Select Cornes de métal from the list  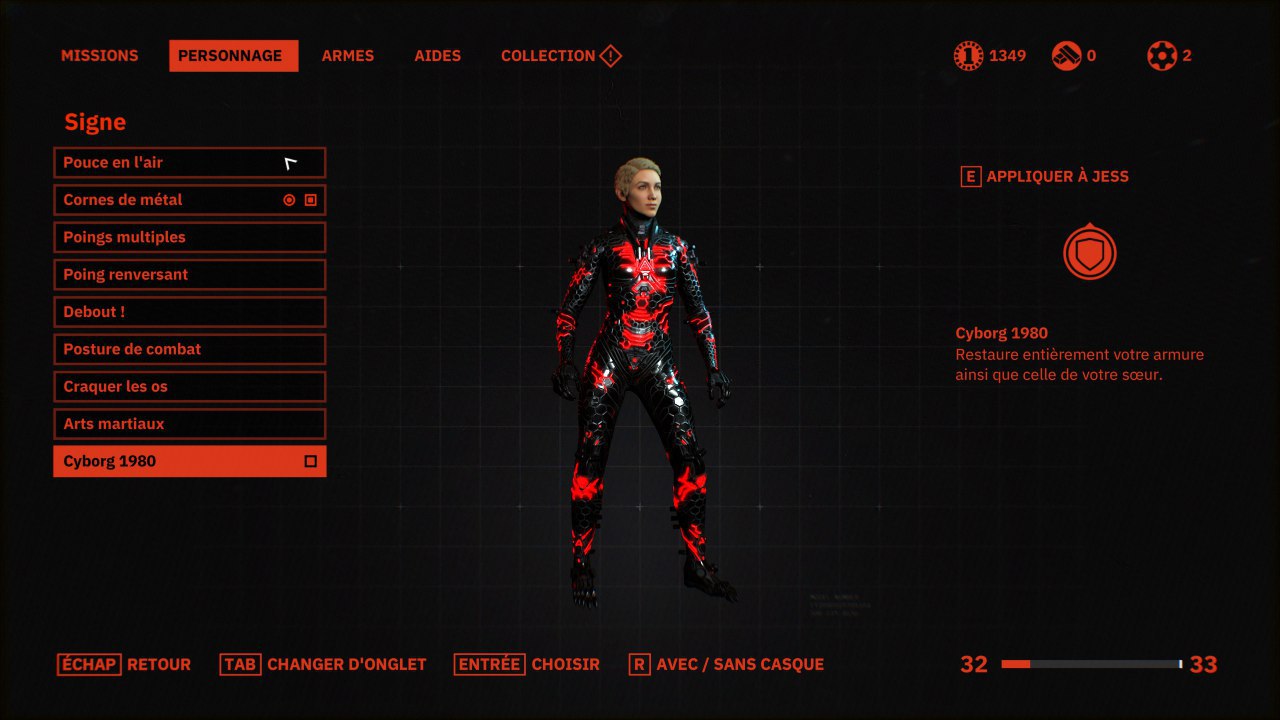(x=189, y=200)
